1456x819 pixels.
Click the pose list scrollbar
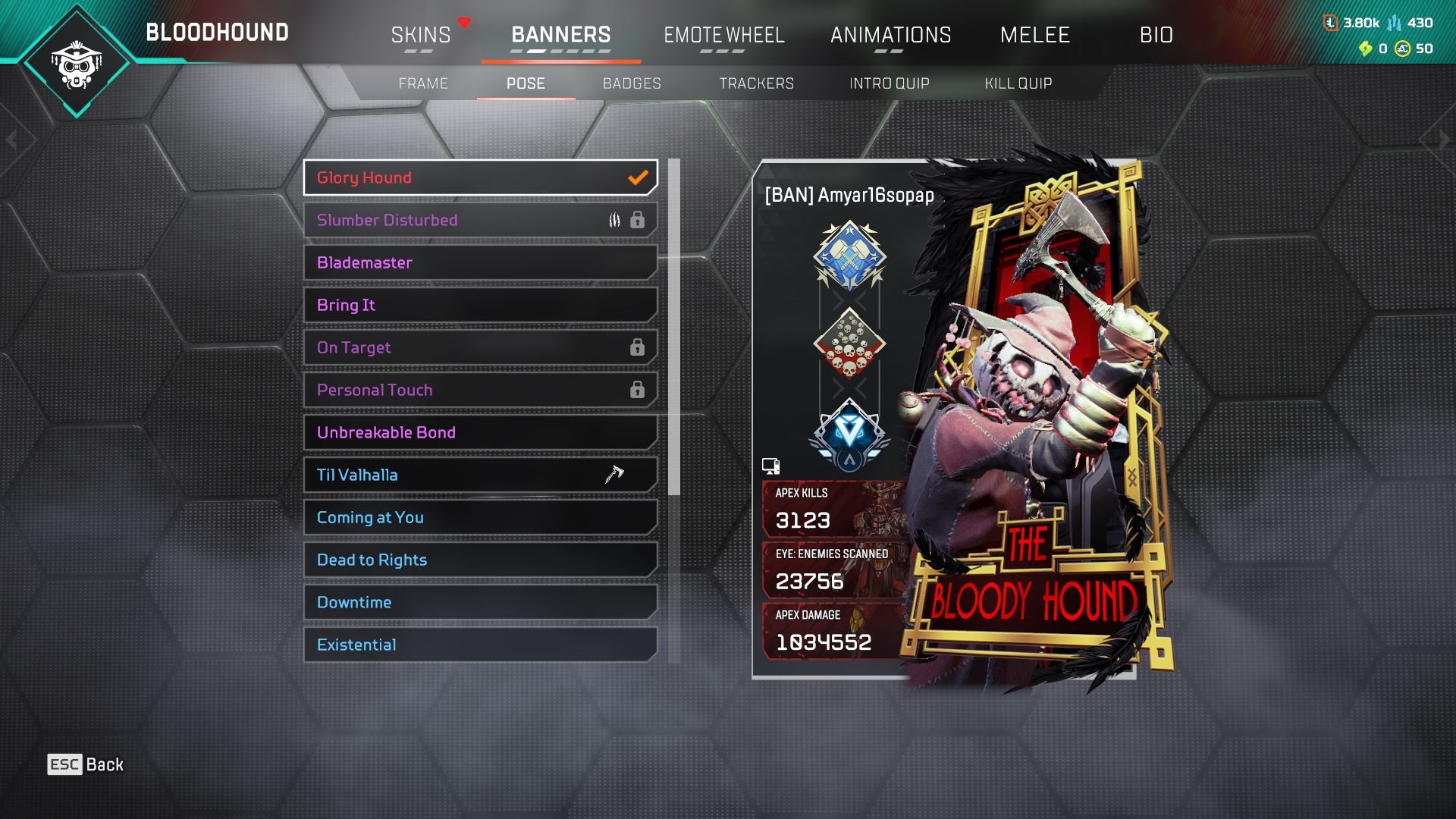[674, 326]
